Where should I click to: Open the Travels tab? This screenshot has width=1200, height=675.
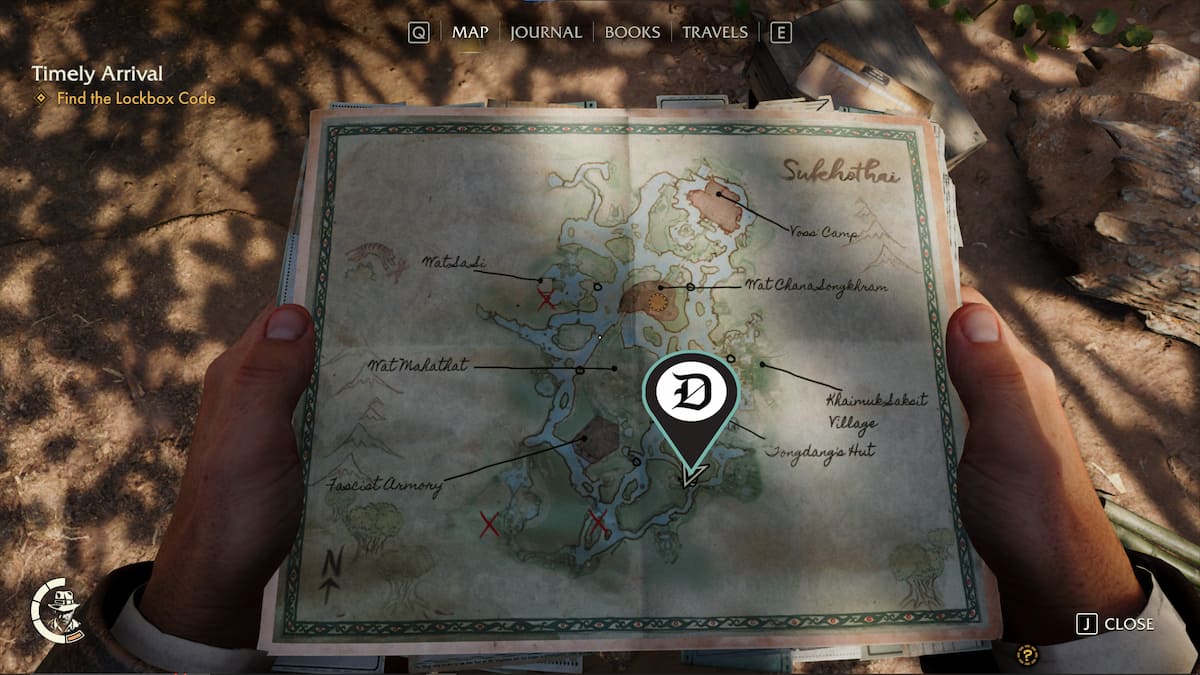(714, 32)
